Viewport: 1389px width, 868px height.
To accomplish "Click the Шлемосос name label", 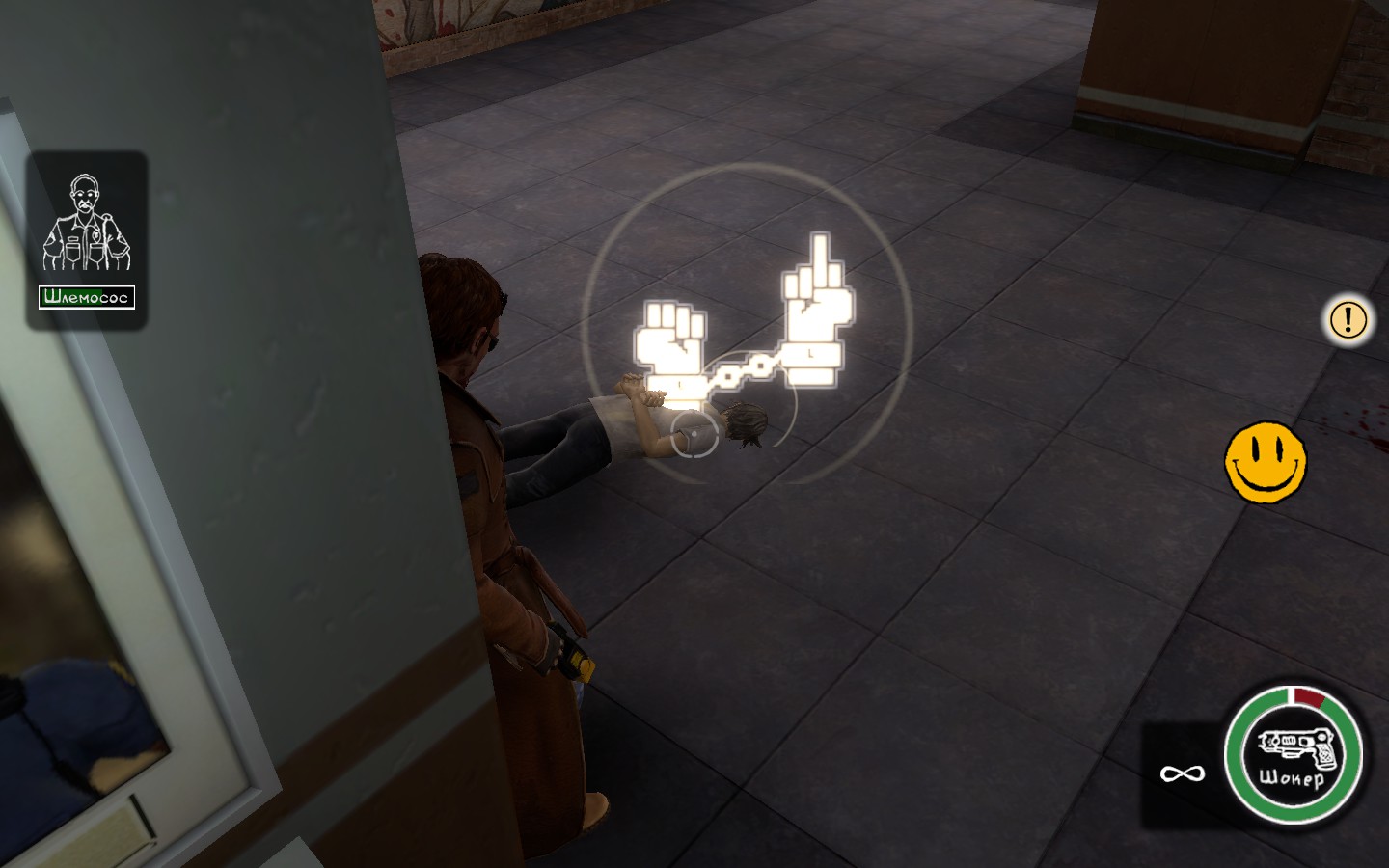I will 85,297.
